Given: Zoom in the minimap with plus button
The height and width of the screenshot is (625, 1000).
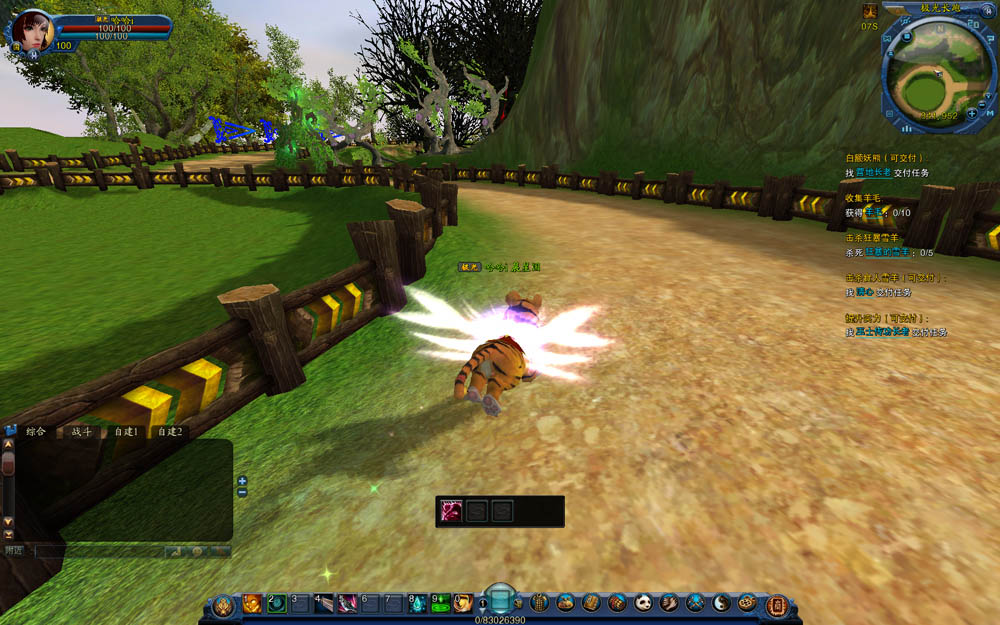Looking at the screenshot, I should pyautogui.click(x=972, y=114).
